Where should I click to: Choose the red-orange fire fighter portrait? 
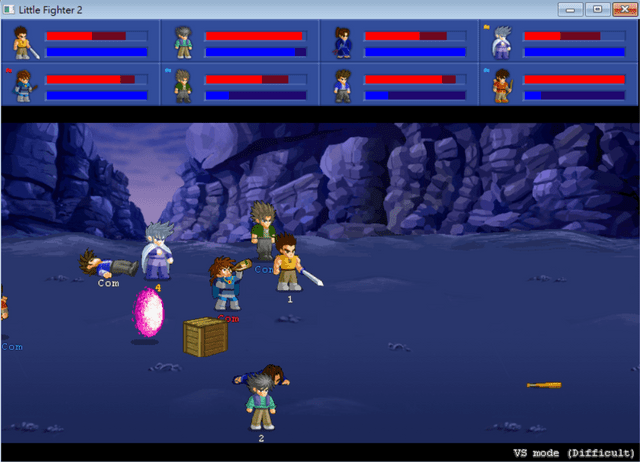coord(501,86)
